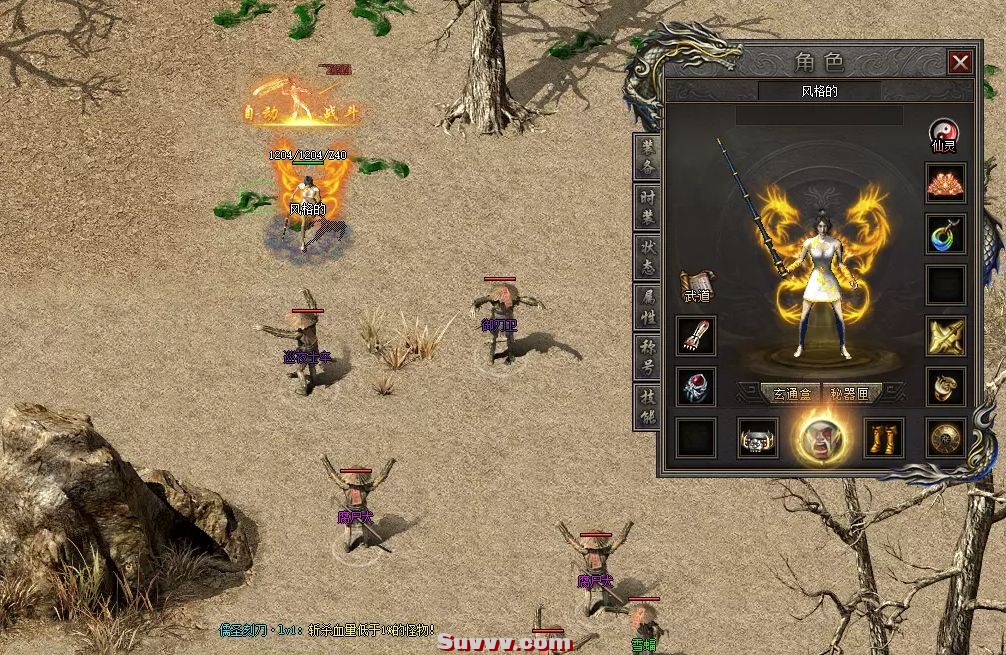Open the 技能 skills tab
This screenshot has height=655, width=1006.
tap(648, 406)
